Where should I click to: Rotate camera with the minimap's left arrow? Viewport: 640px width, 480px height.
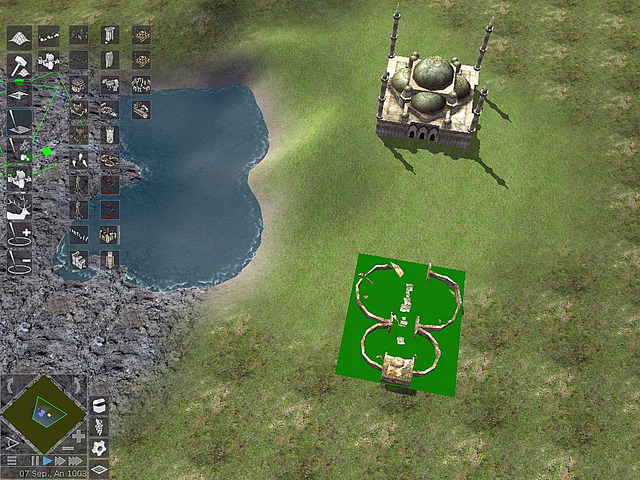[9, 385]
